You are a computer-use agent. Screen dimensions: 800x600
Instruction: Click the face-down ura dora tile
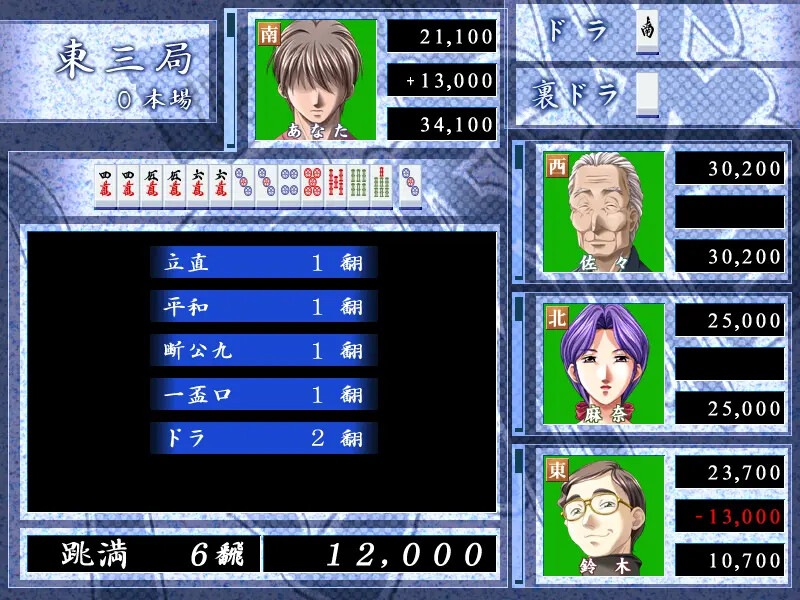(x=648, y=92)
